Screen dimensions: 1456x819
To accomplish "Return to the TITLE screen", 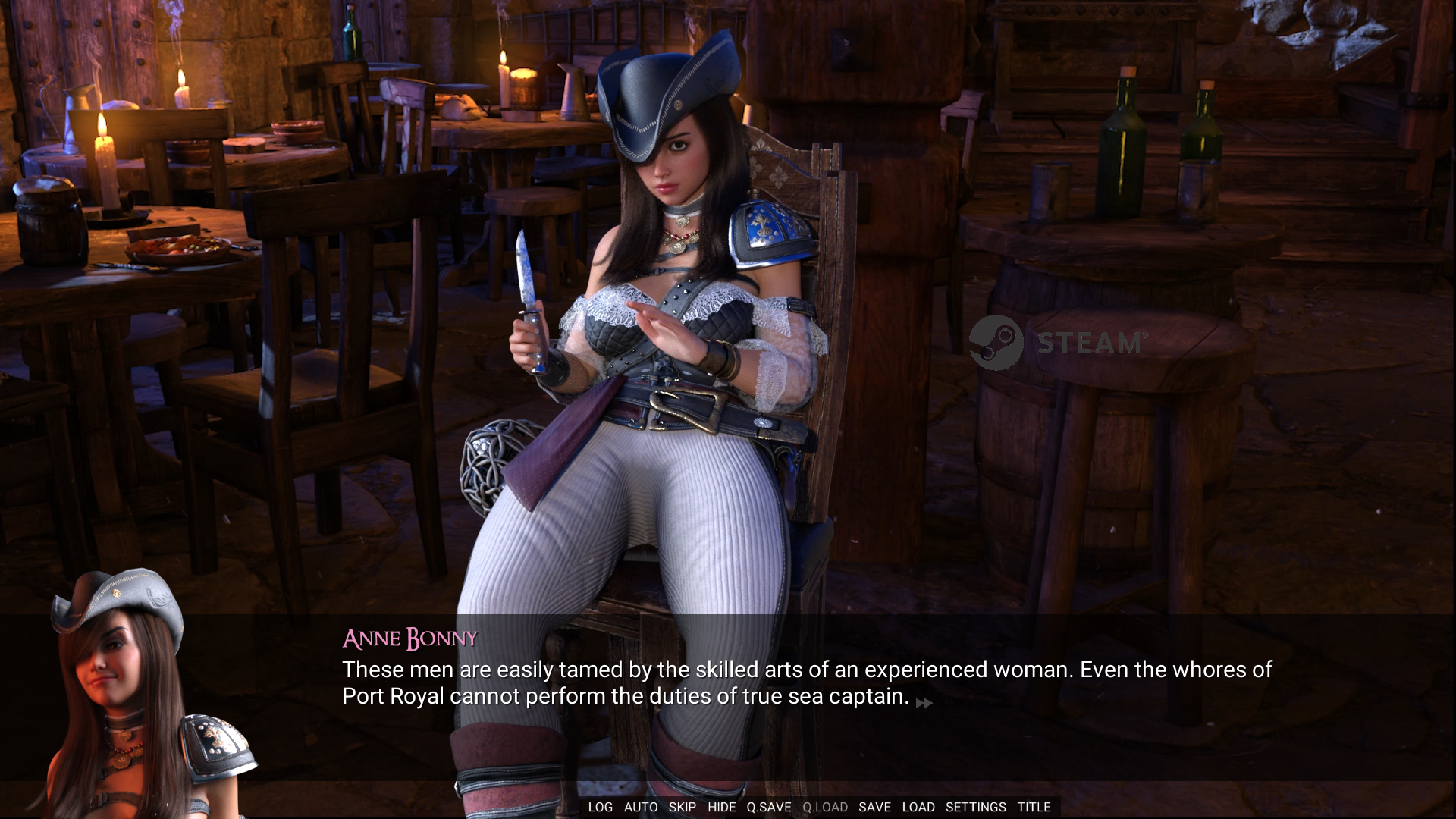I will pos(1034,807).
